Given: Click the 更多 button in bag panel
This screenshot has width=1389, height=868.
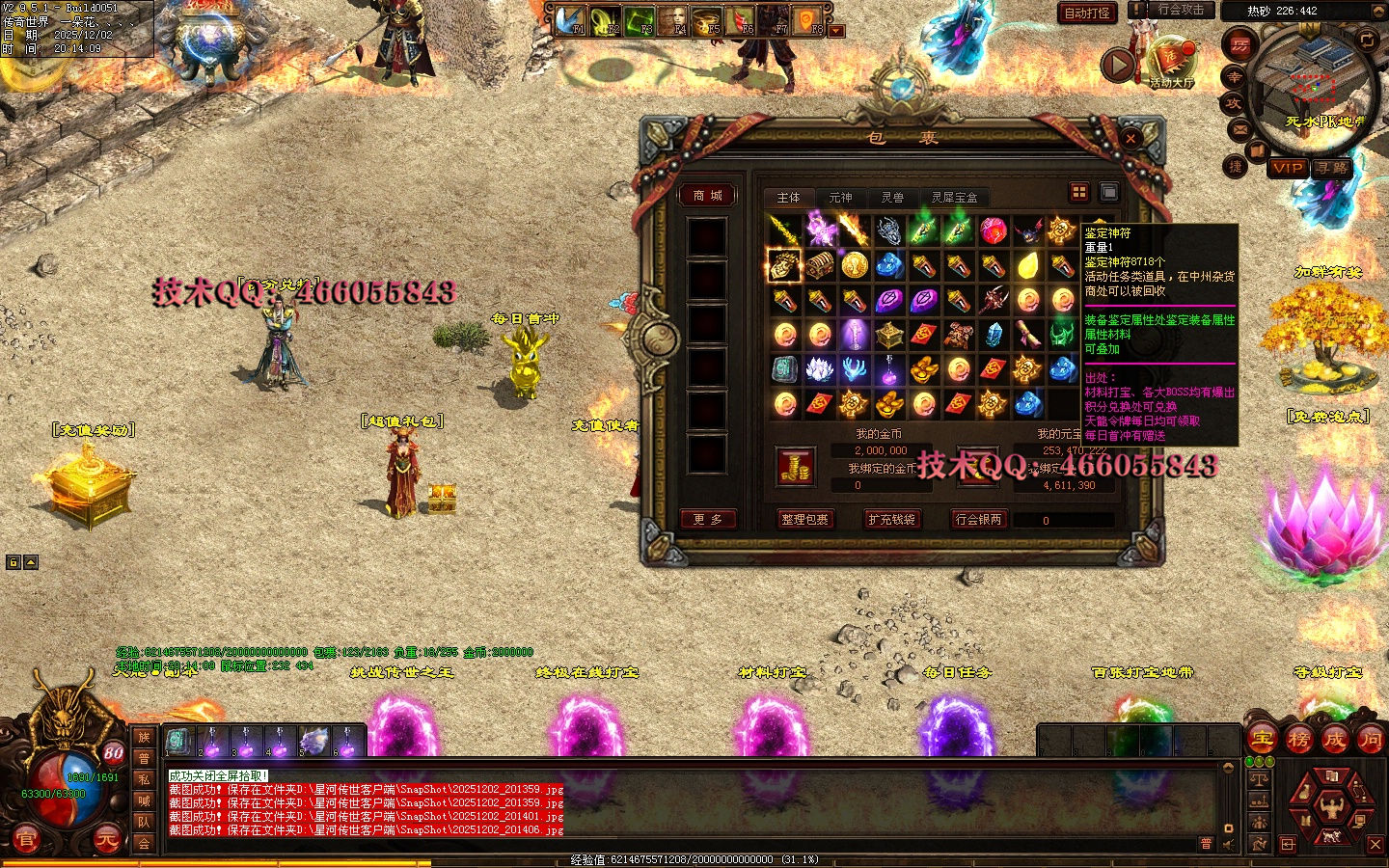Looking at the screenshot, I should 708,519.
